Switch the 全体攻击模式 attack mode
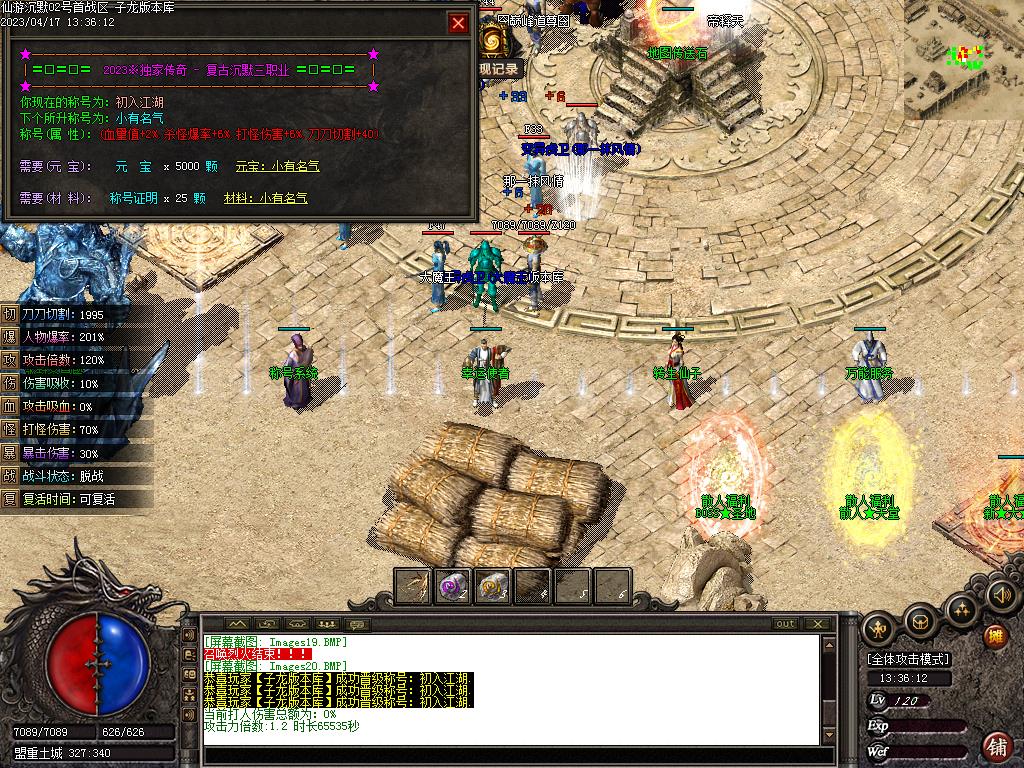Image resolution: width=1024 pixels, height=768 pixels. pos(909,660)
